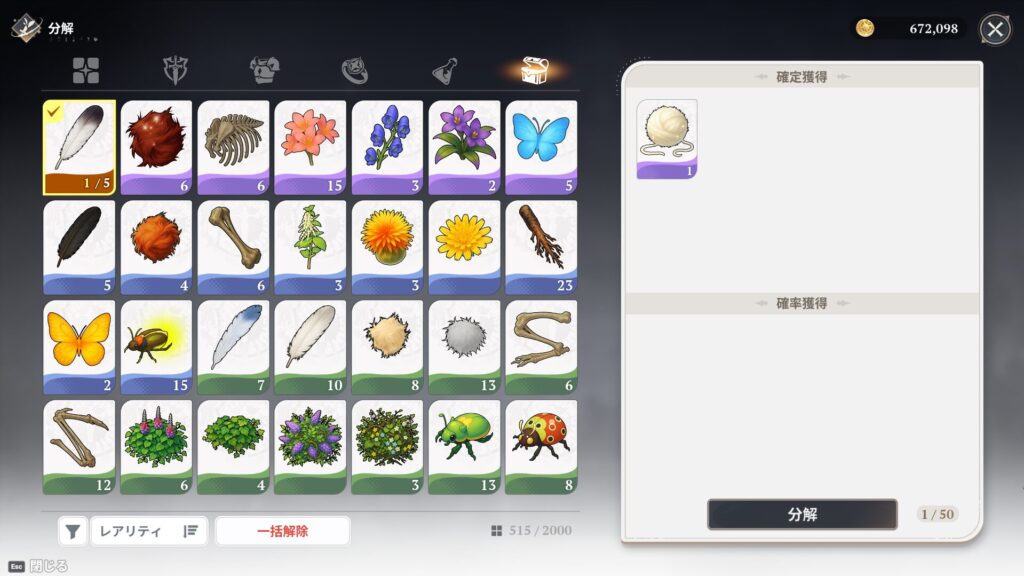Open the レアリティ sort dropdown

click(x=149, y=531)
